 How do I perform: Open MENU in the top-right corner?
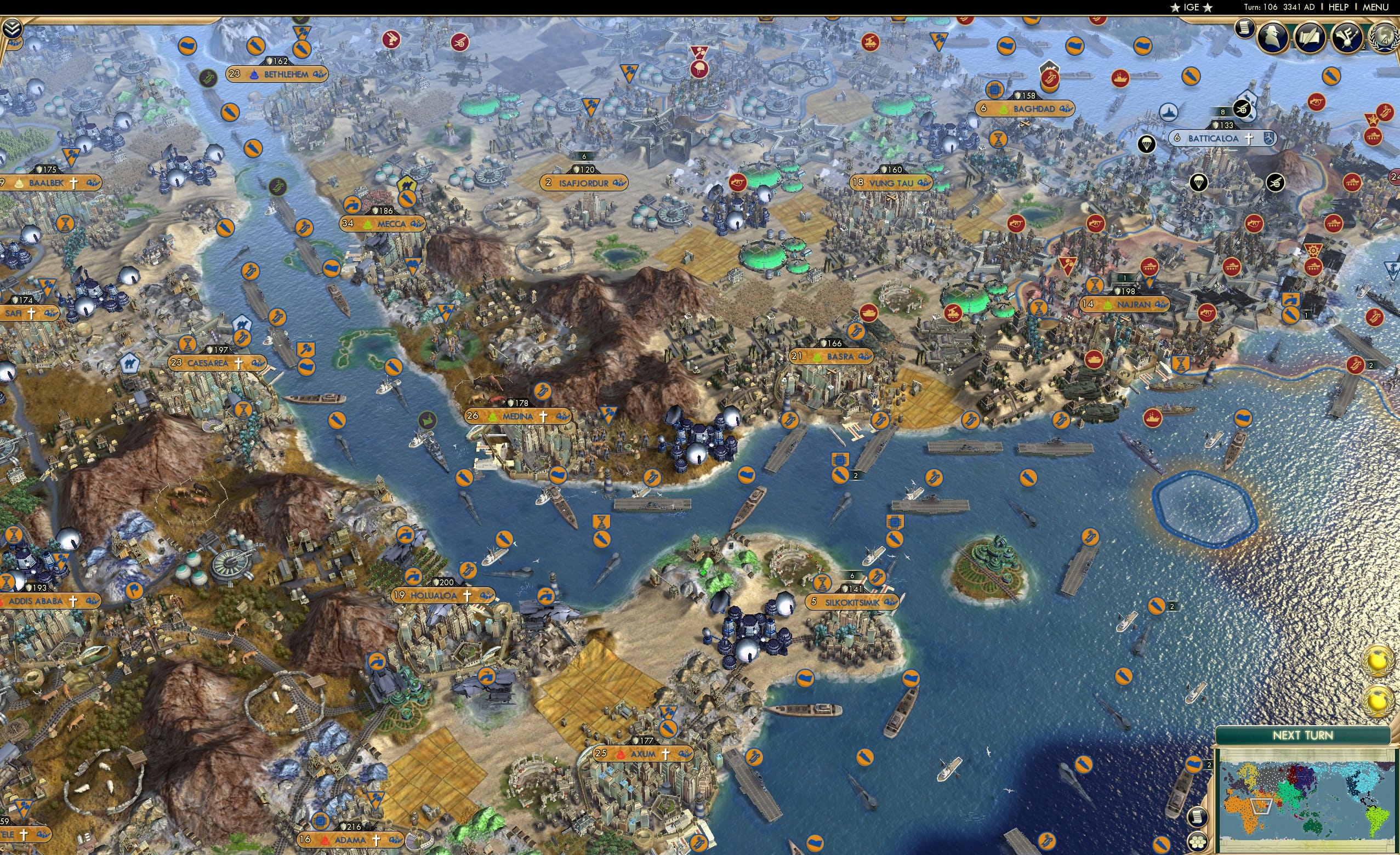[x=1375, y=7]
